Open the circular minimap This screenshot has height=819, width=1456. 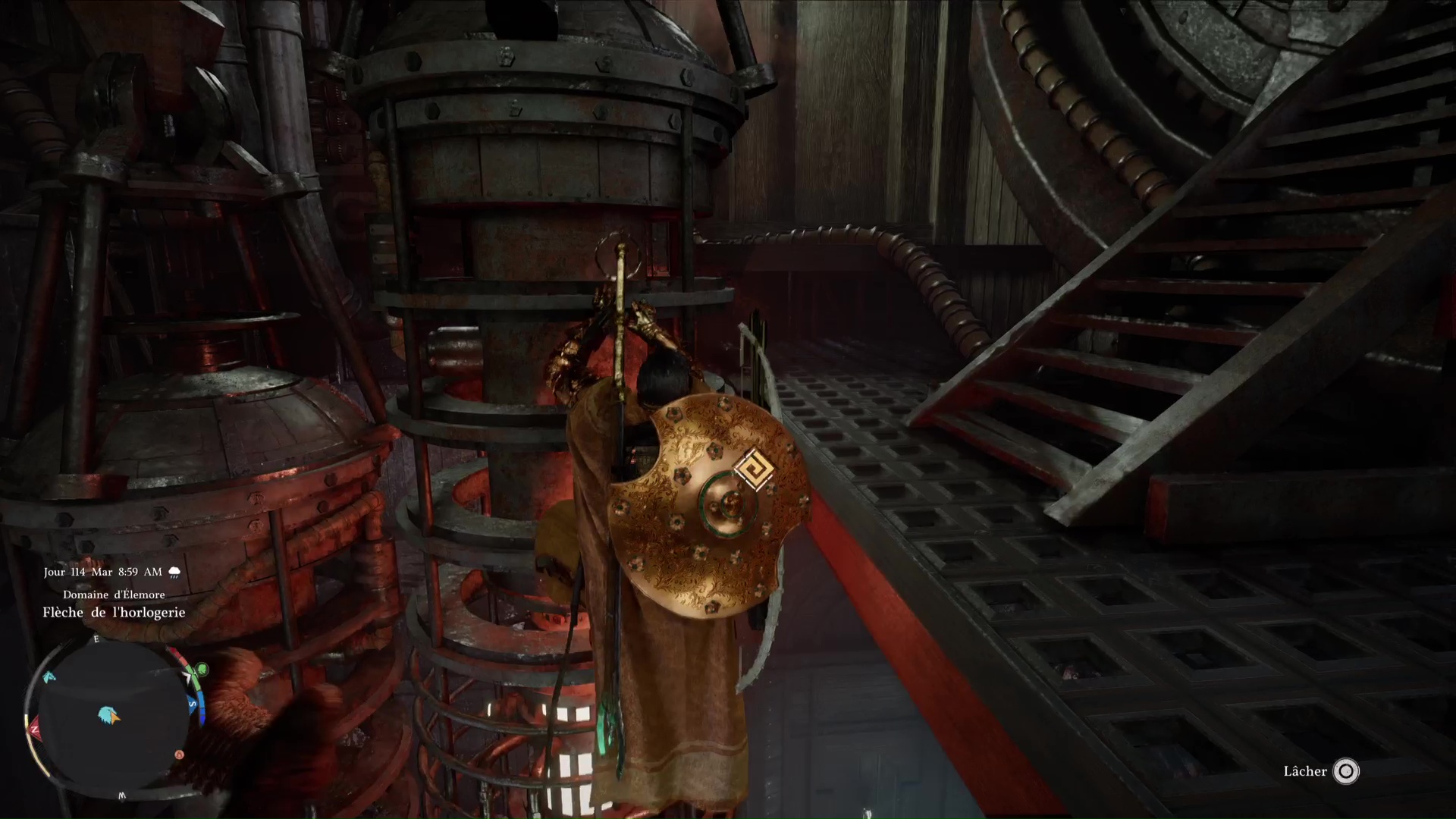[x=110, y=717]
